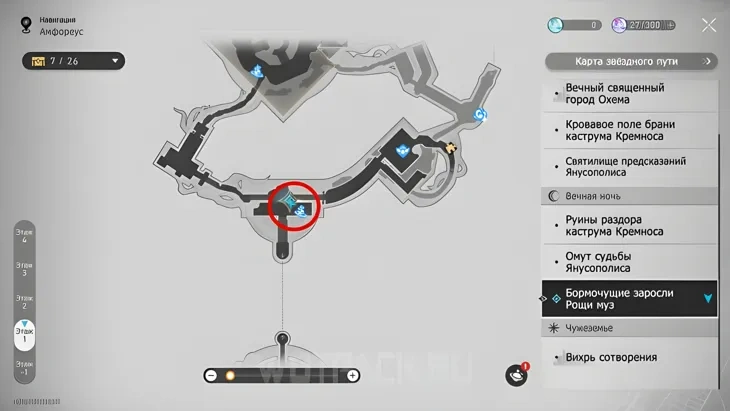Switch to floor Этаж -1
This screenshot has height=411, width=730.
23,366
